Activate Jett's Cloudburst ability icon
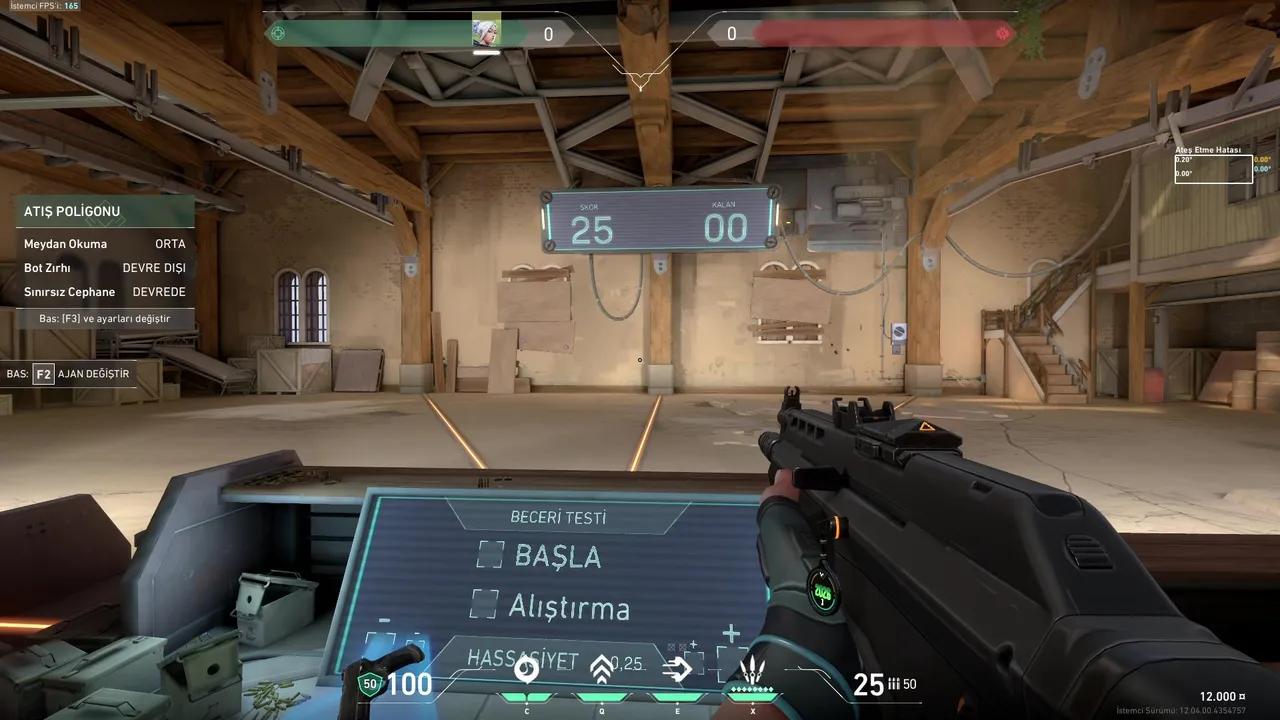Screen dimensions: 1280x720 coord(526,669)
